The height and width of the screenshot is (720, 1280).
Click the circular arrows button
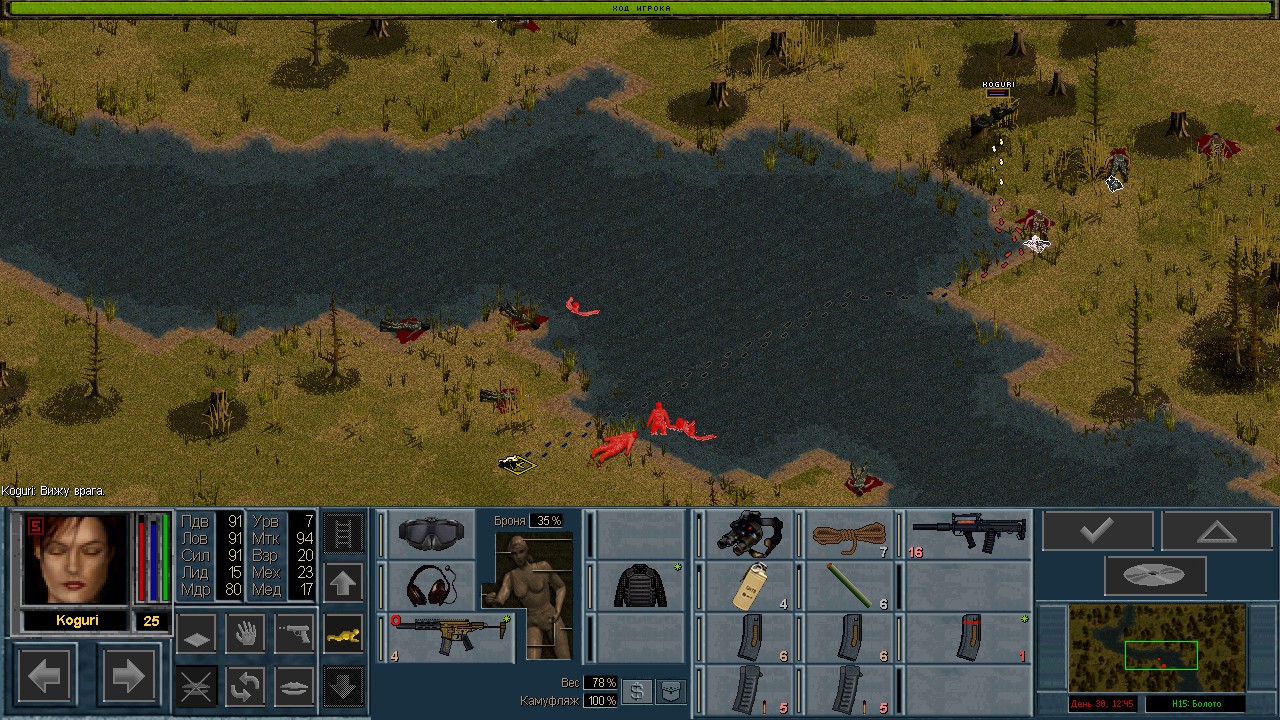tap(245, 686)
